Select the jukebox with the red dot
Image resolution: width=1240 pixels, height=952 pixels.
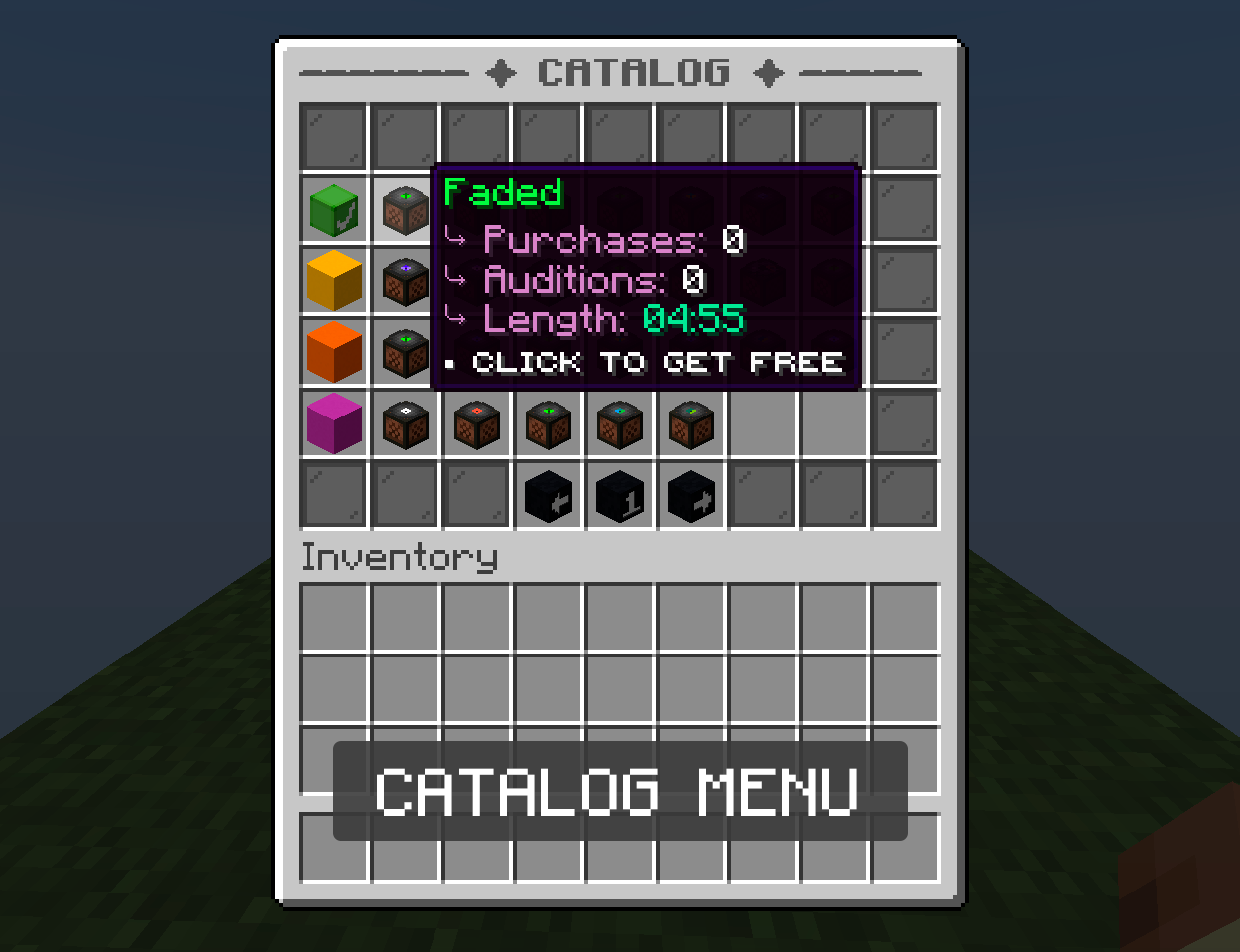pyautogui.click(x=476, y=423)
